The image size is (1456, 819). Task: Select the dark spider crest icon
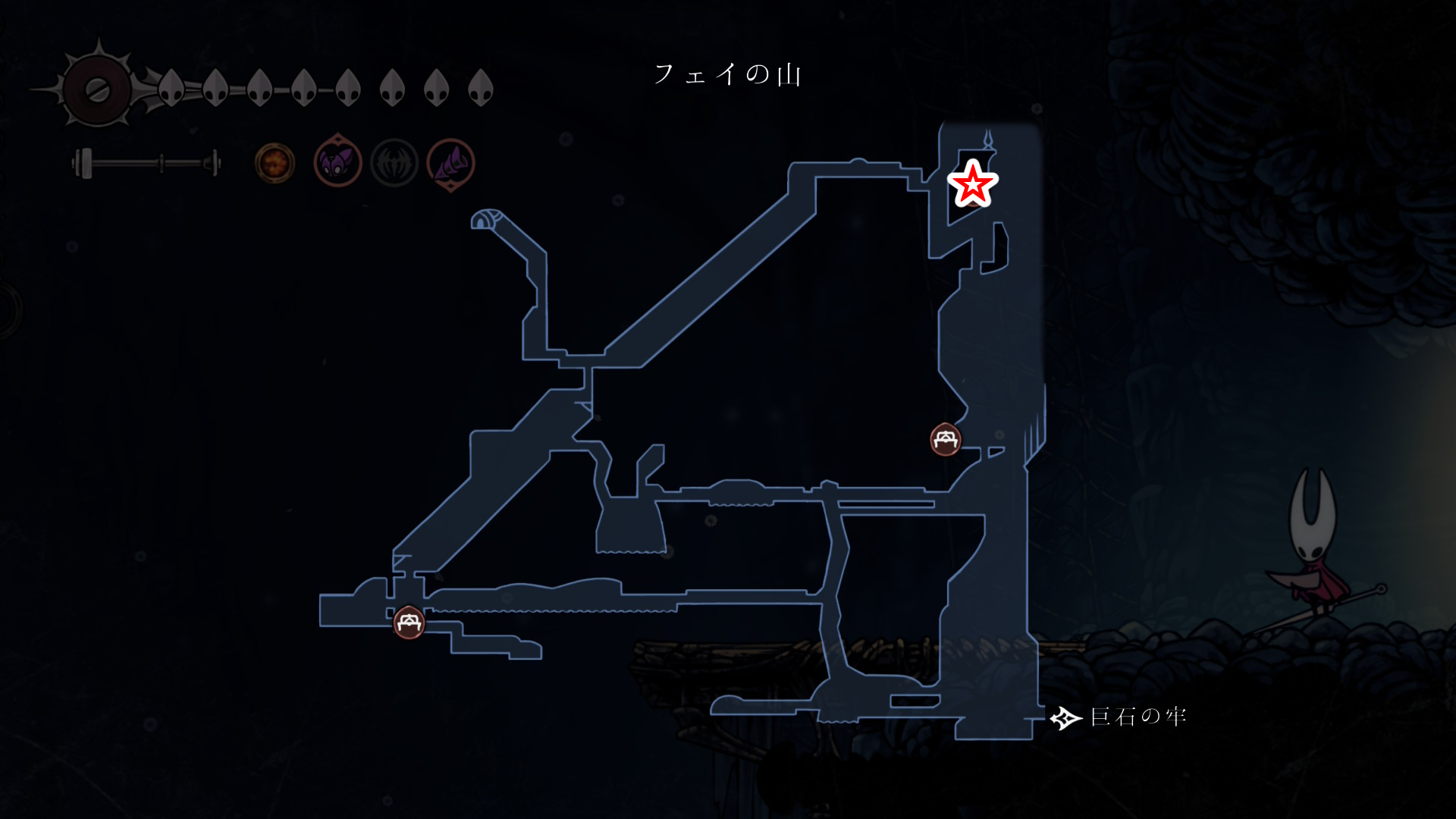tap(394, 163)
